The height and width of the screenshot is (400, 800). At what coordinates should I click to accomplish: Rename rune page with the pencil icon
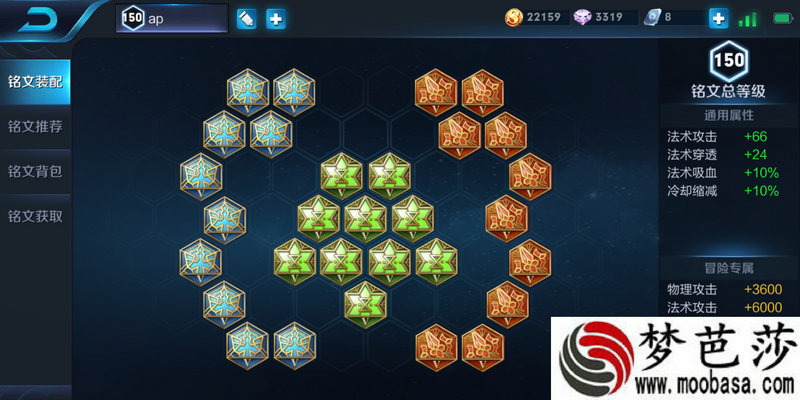(246, 19)
